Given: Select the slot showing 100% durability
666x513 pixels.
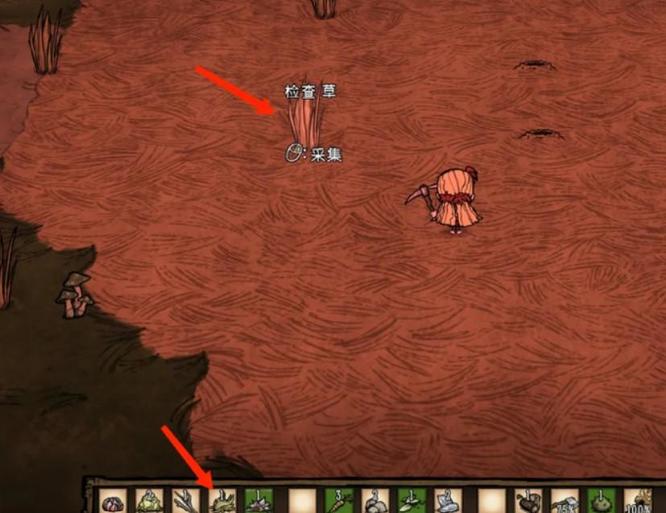Looking at the screenshot, I should coord(636,500).
